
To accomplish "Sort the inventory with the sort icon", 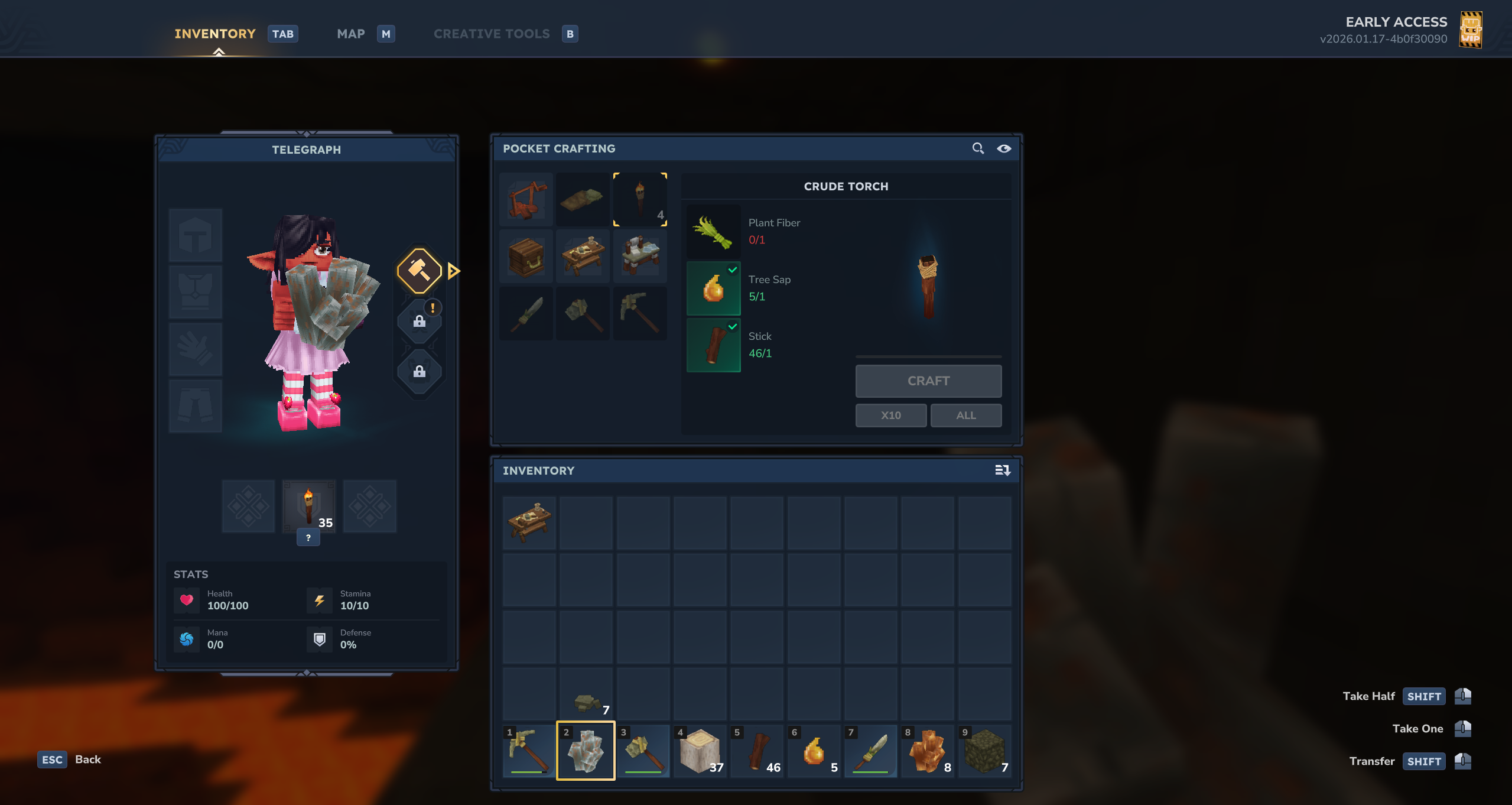I will point(1002,470).
